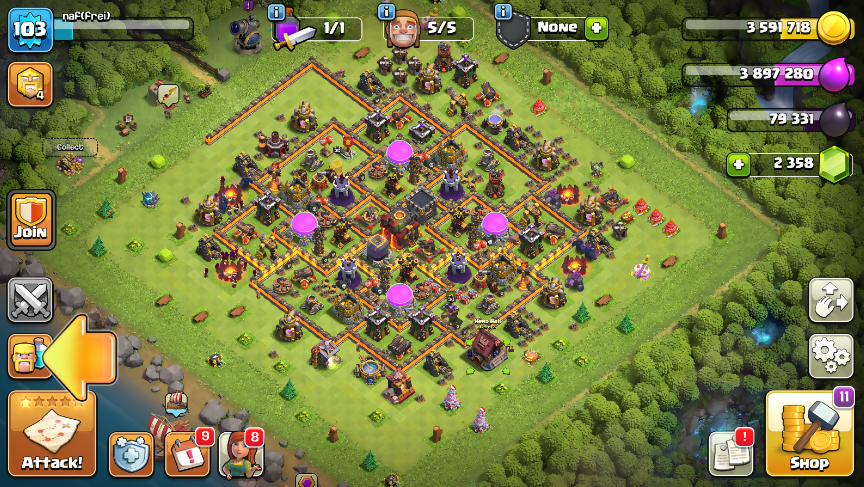Join a clan with the Join button
The width and height of the screenshot is (864, 487).
(x=31, y=220)
